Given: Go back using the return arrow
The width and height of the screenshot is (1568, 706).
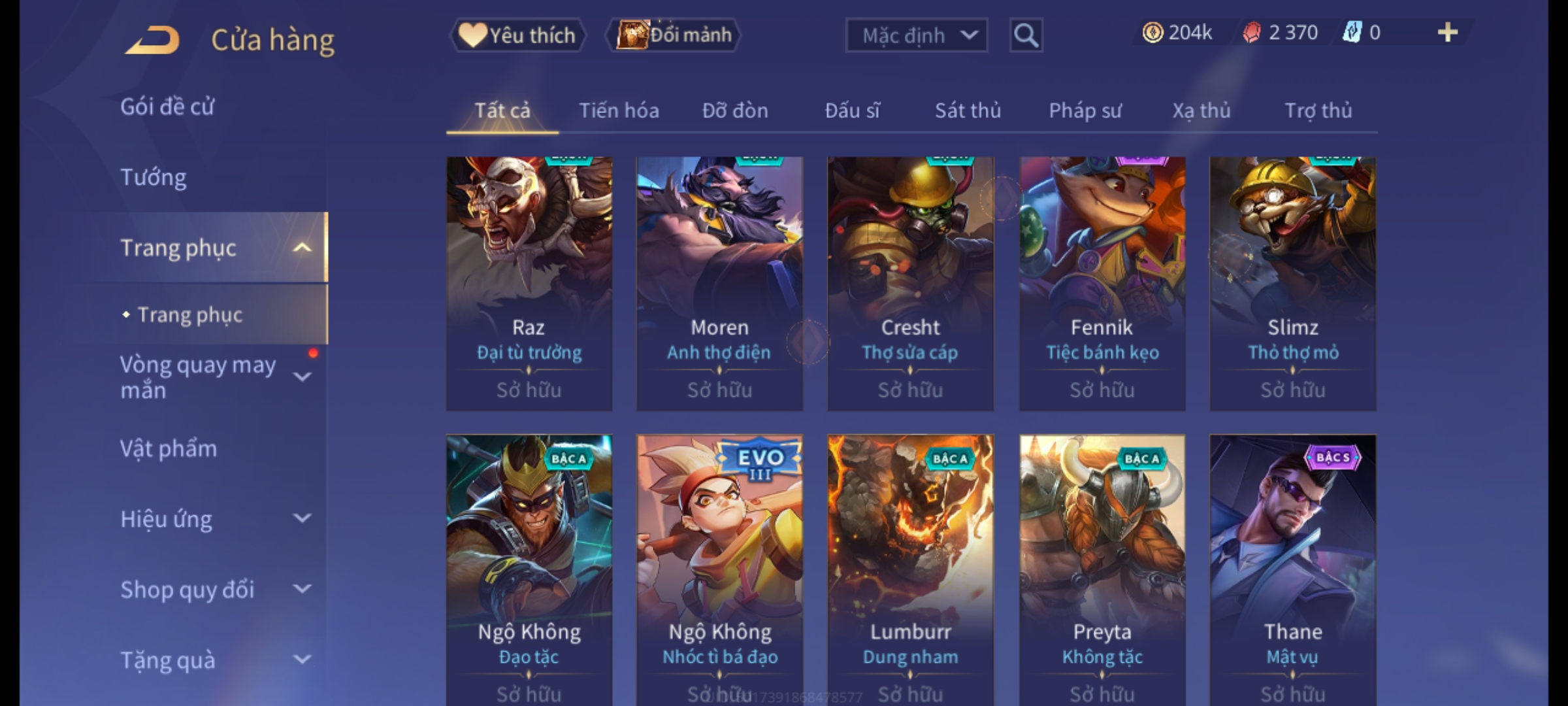Looking at the screenshot, I should pyautogui.click(x=153, y=39).
